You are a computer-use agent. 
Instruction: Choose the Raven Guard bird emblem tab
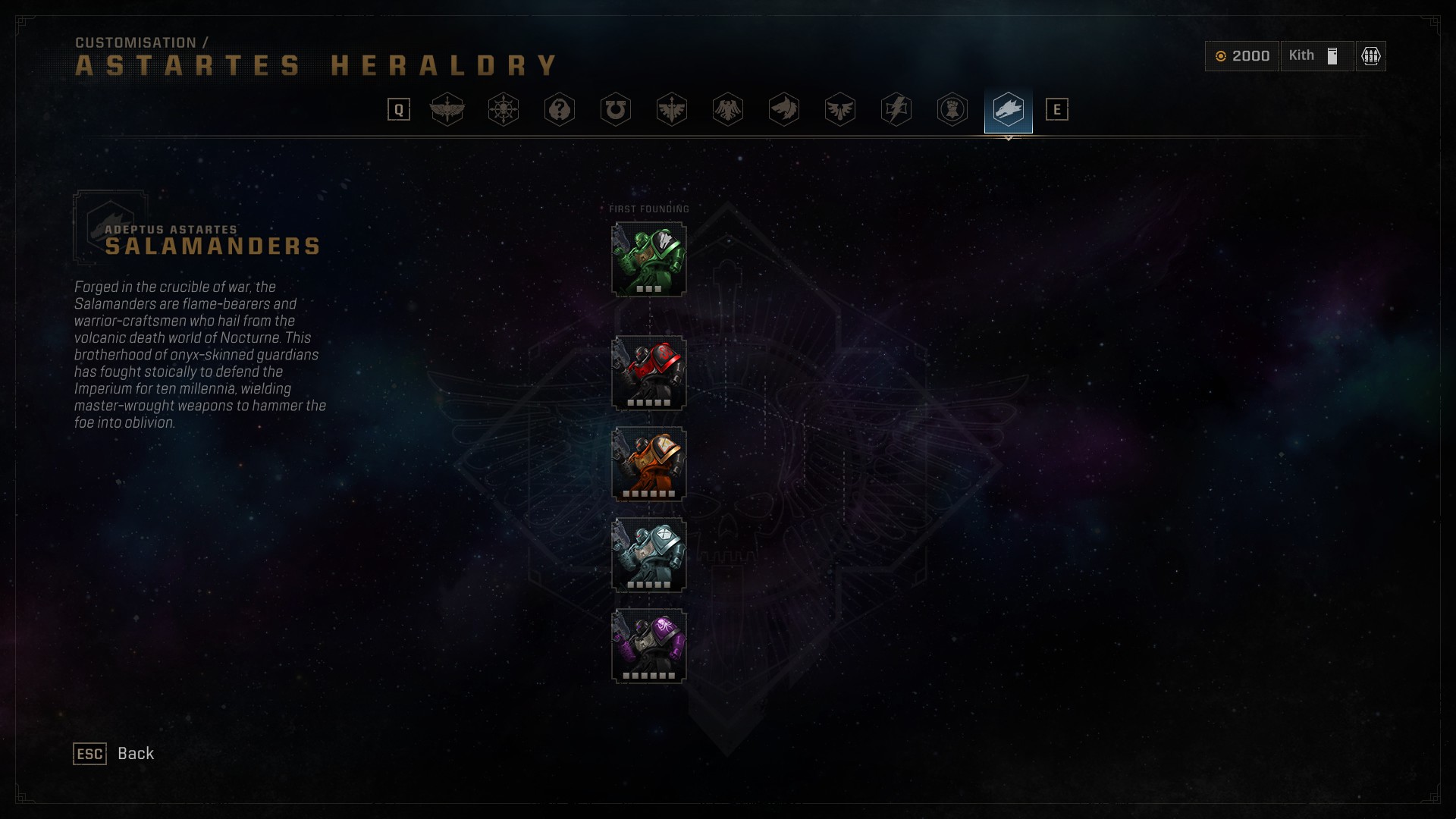tap(728, 110)
